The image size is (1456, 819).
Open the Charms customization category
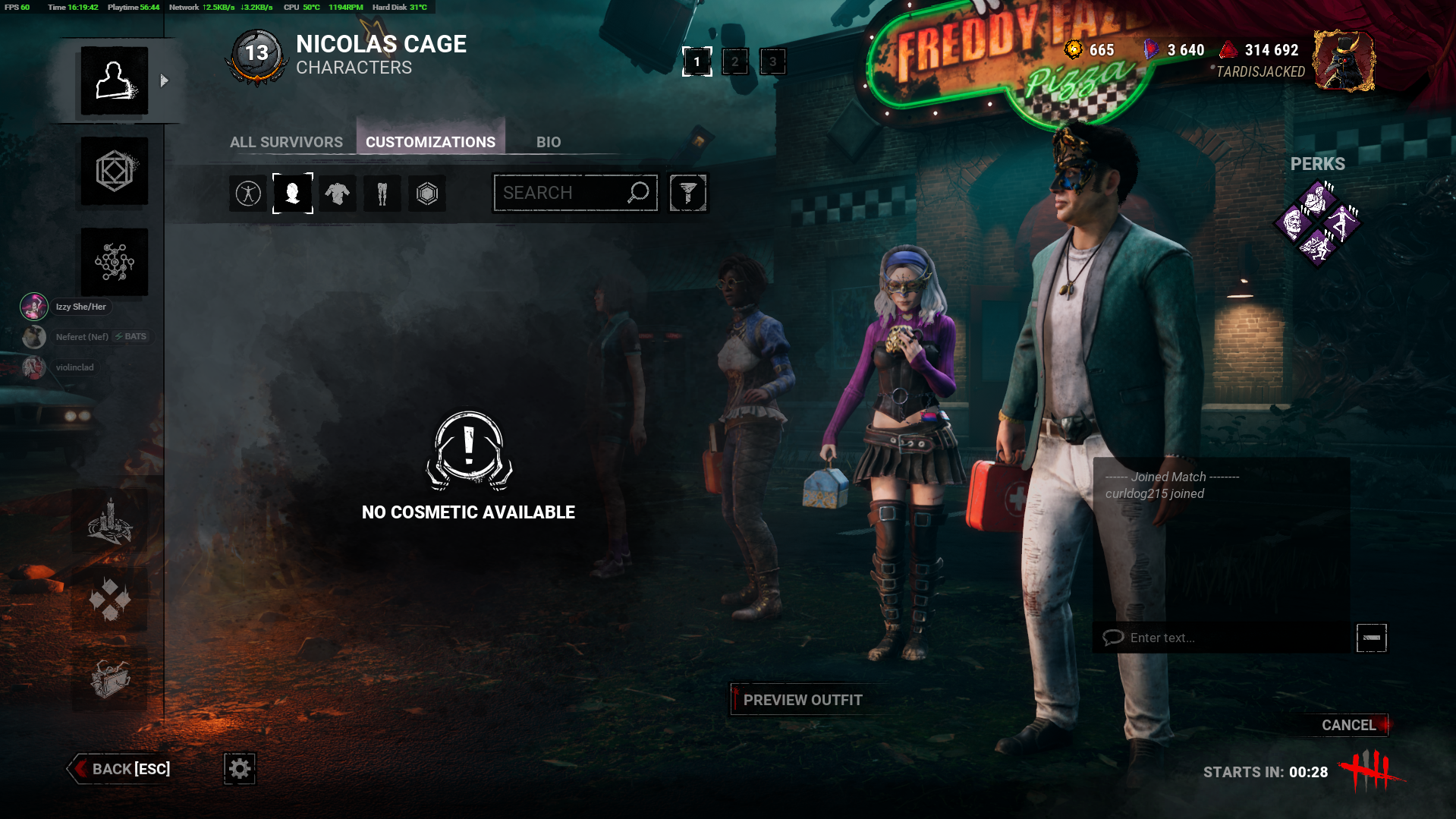[x=426, y=194]
